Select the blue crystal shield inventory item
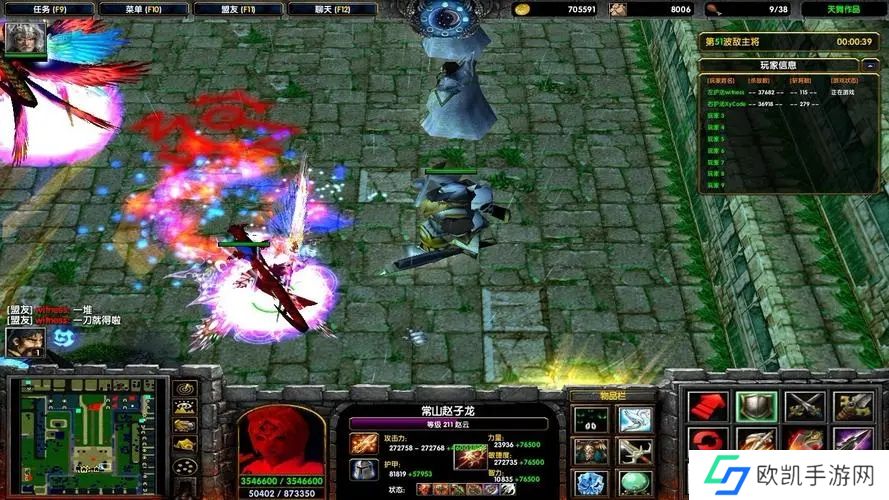The height and width of the screenshot is (500, 889). 589,484
